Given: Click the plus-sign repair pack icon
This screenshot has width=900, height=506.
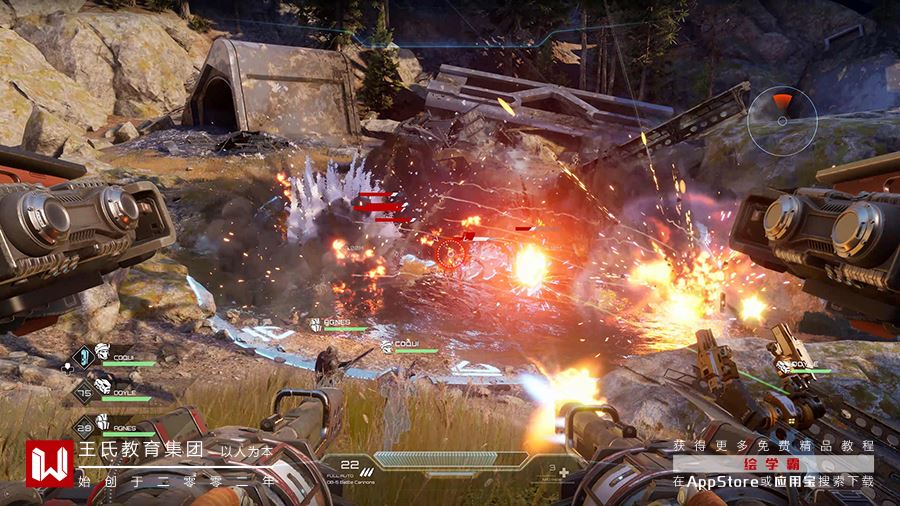Looking at the screenshot, I should [x=563, y=472].
